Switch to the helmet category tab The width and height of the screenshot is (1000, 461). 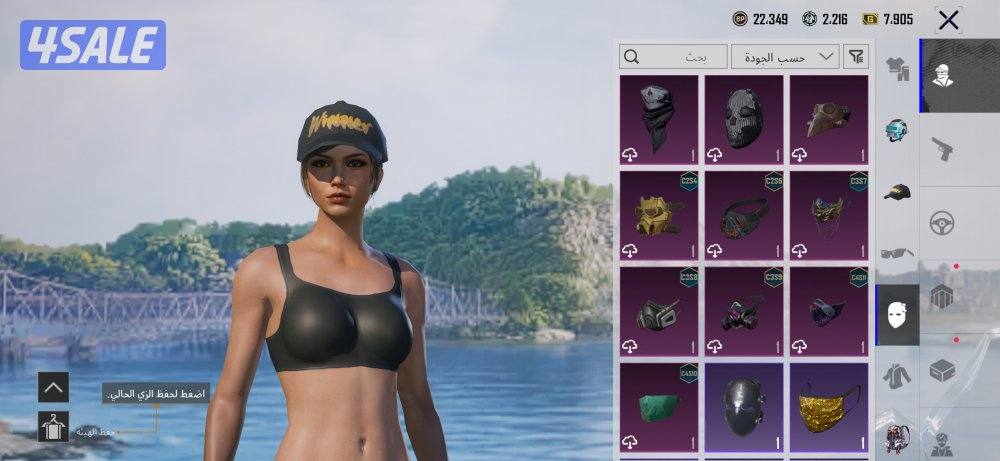coord(897,131)
